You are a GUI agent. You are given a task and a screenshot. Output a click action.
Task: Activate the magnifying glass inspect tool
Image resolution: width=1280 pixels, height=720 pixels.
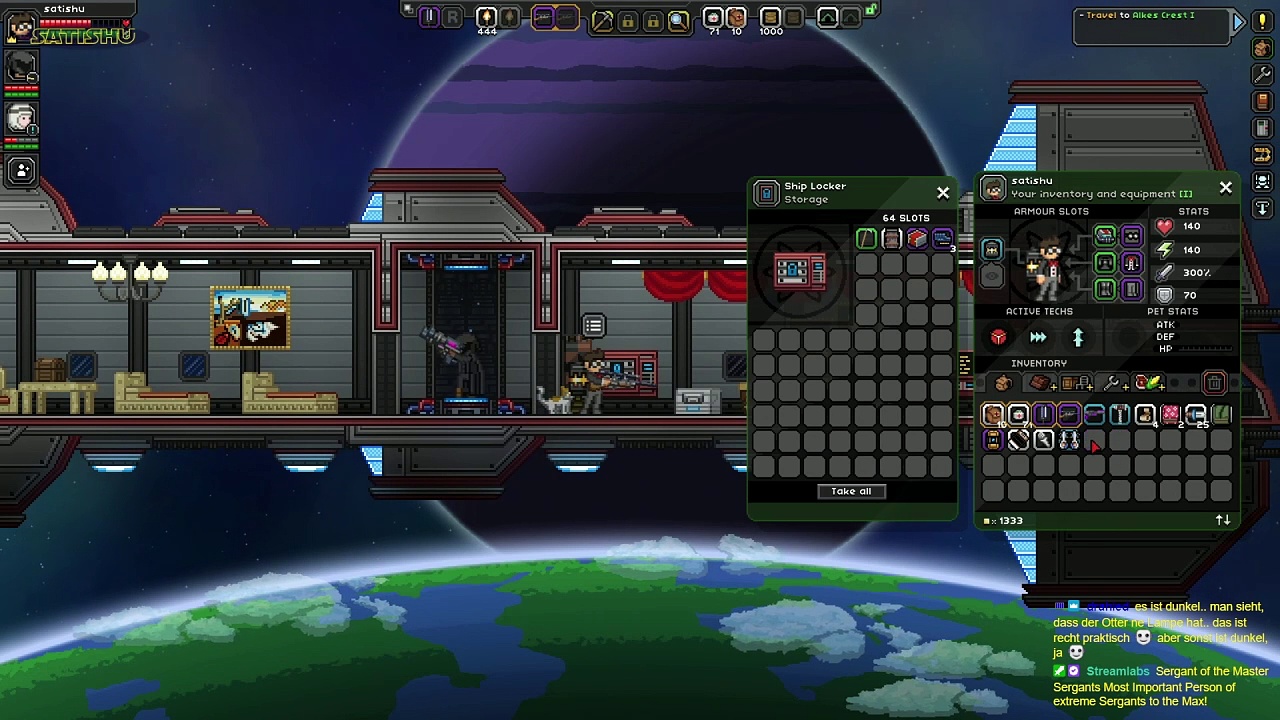[x=678, y=19]
